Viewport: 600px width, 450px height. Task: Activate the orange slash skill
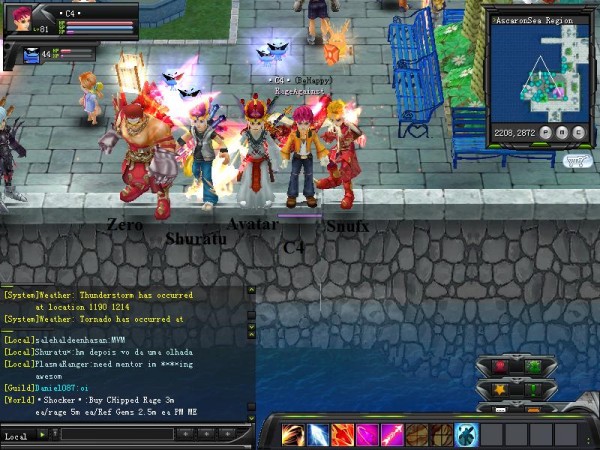[x=293, y=435]
